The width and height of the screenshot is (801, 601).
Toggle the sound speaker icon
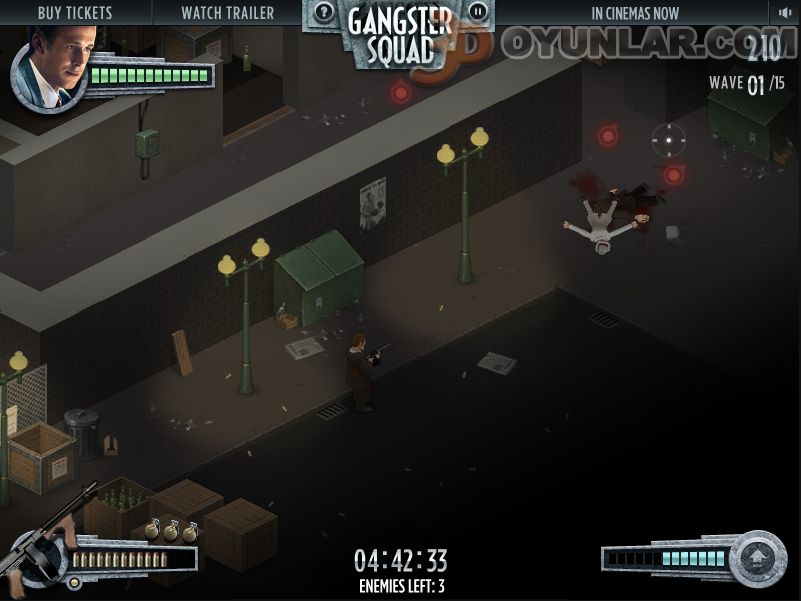785,13
